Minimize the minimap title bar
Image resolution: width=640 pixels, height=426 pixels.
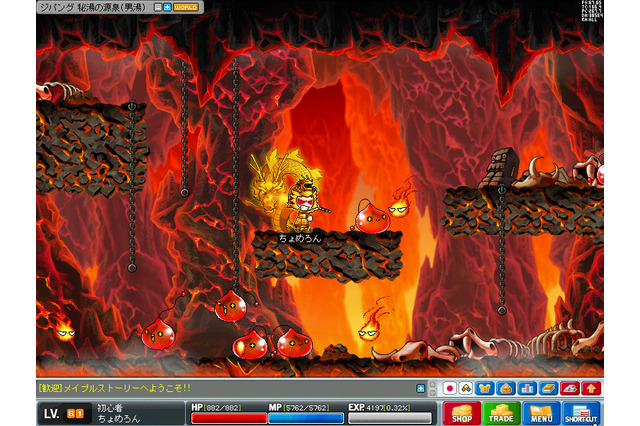coord(157,7)
